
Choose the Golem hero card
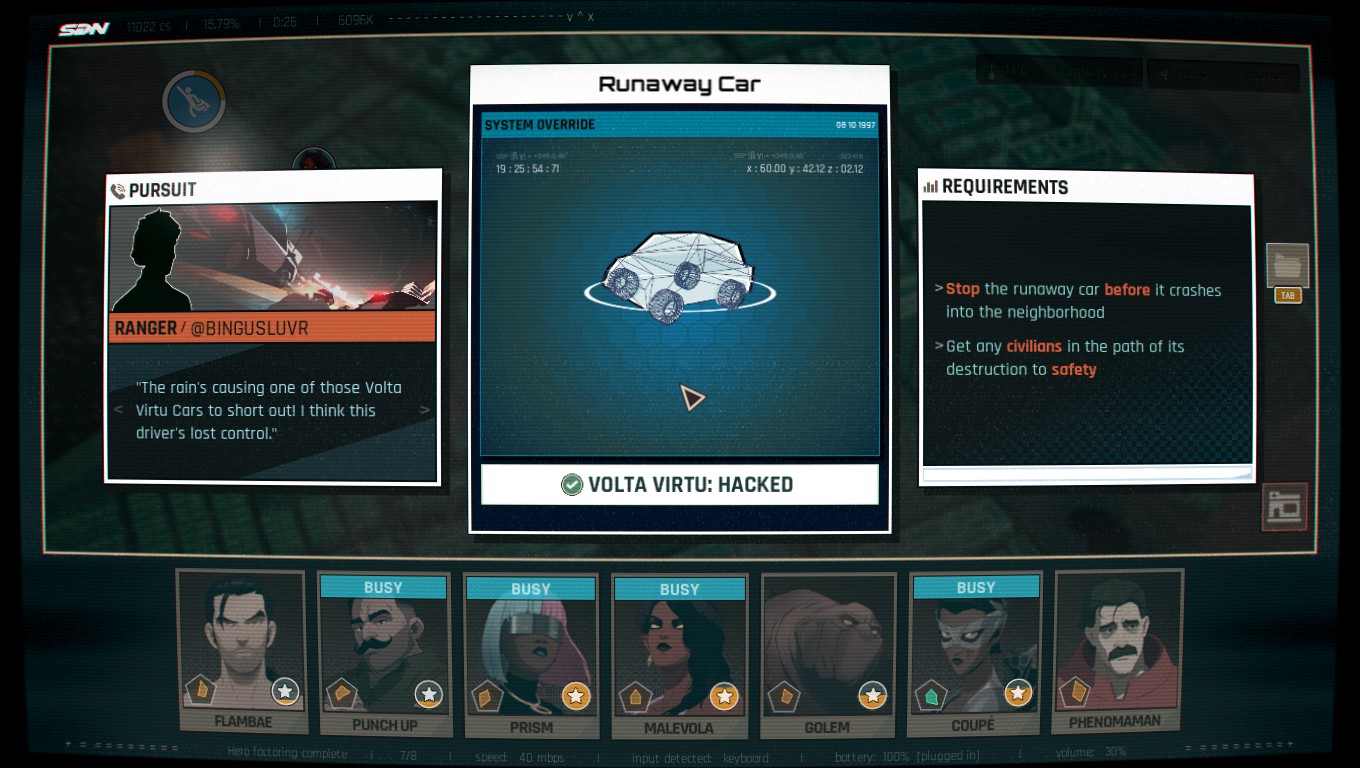[827, 655]
